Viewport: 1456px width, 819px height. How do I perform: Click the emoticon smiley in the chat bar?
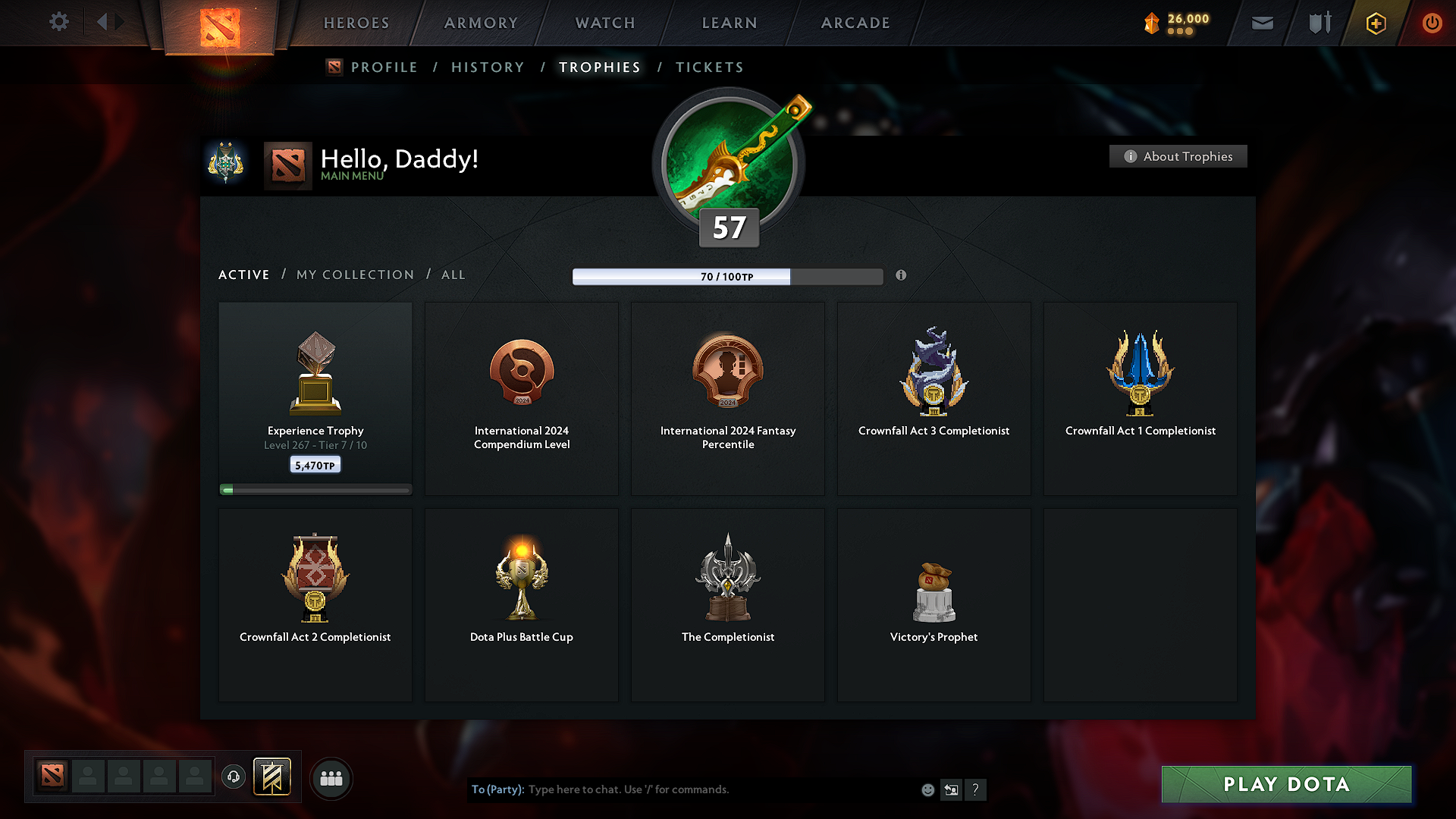[927, 789]
